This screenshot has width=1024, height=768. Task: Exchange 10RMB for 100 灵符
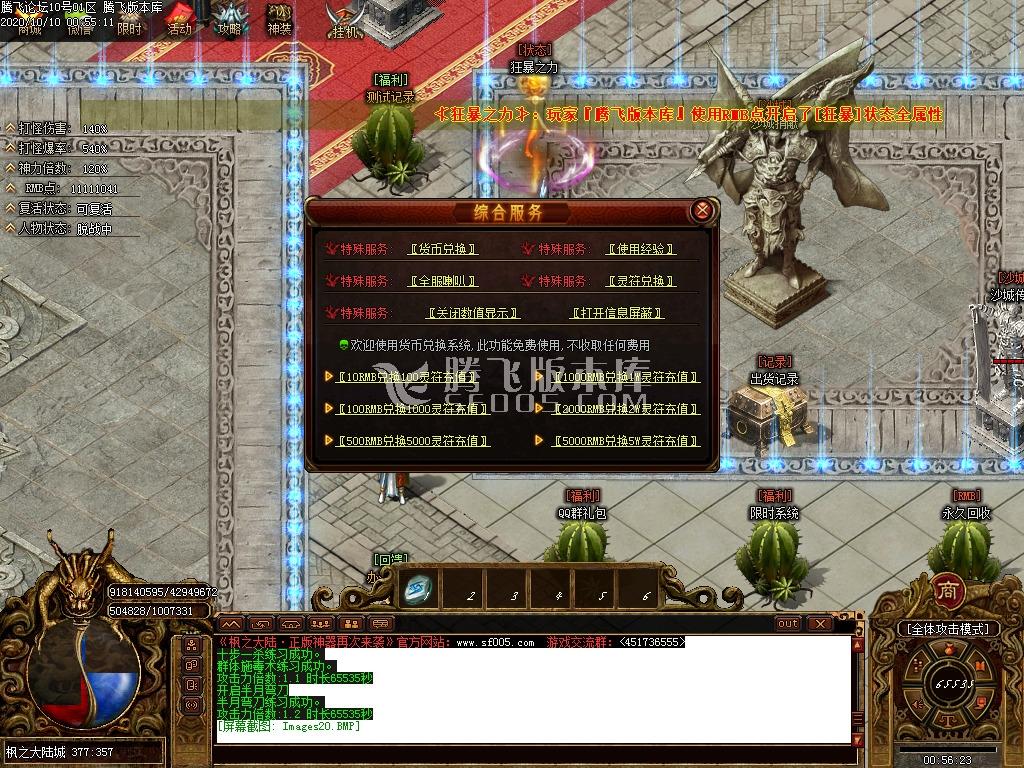404,377
